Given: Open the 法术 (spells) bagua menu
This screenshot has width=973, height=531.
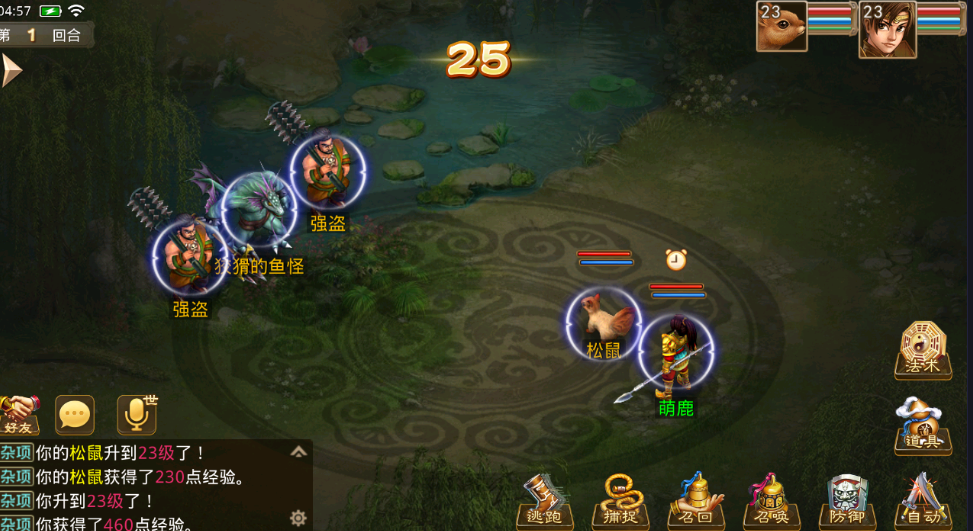Looking at the screenshot, I should click(x=922, y=350).
